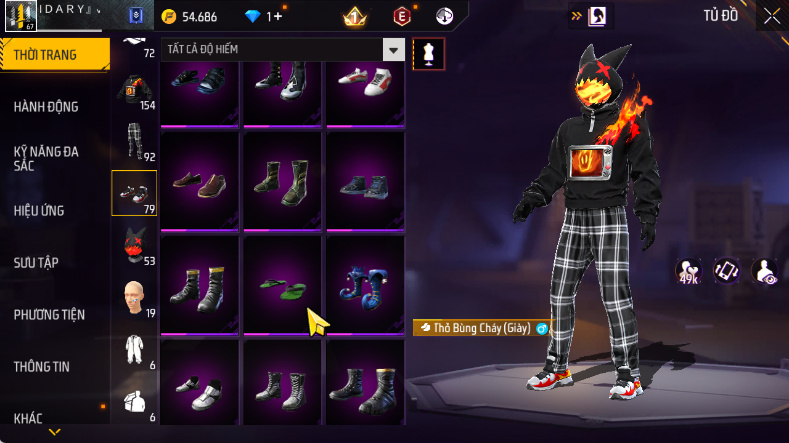Image resolution: width=789 pixels, height=443 pixels.
Task: Open the PHƯƠNG TIỆN vehicles tab
Action: [x=49, y=315]
